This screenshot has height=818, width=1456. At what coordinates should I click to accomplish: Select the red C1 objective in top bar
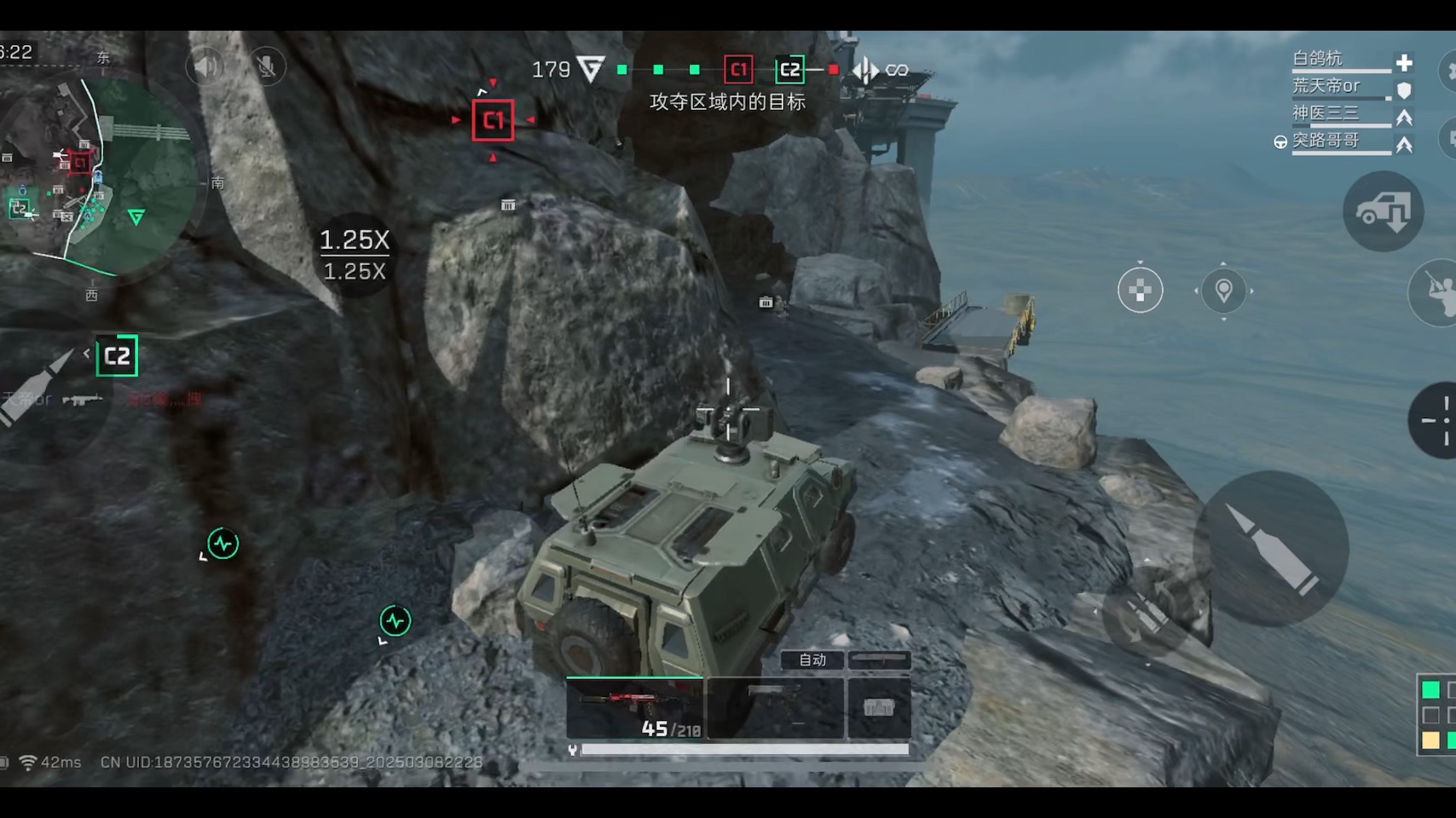tap(738, 70)
